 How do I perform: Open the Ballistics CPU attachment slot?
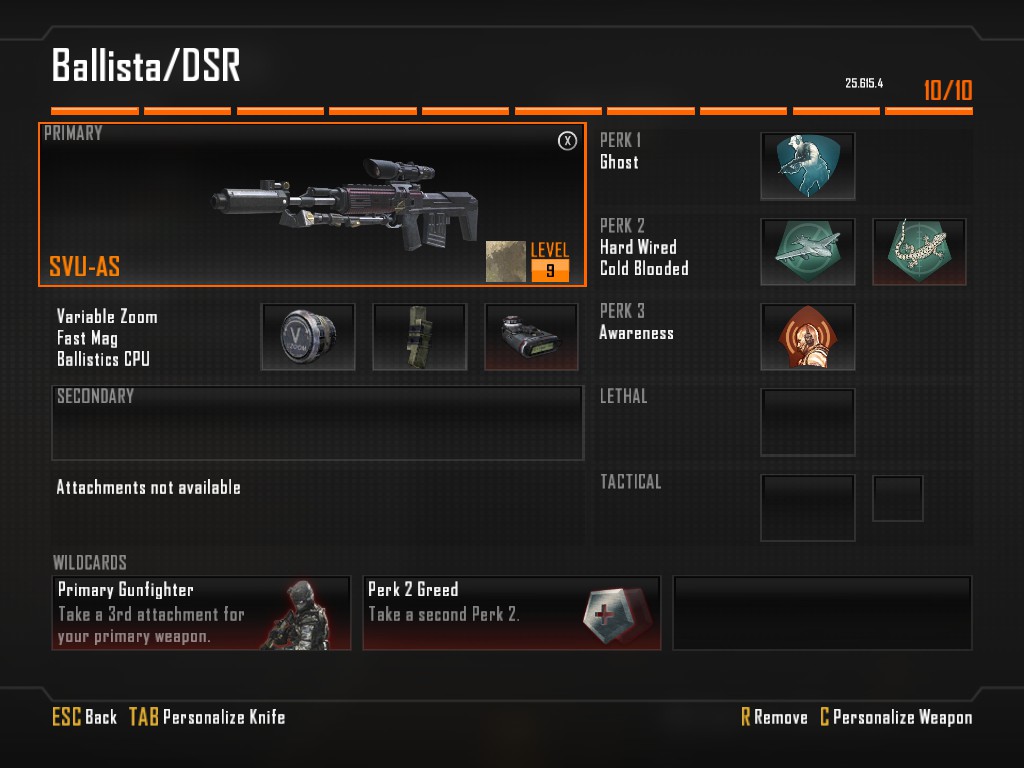coord(531,337)
